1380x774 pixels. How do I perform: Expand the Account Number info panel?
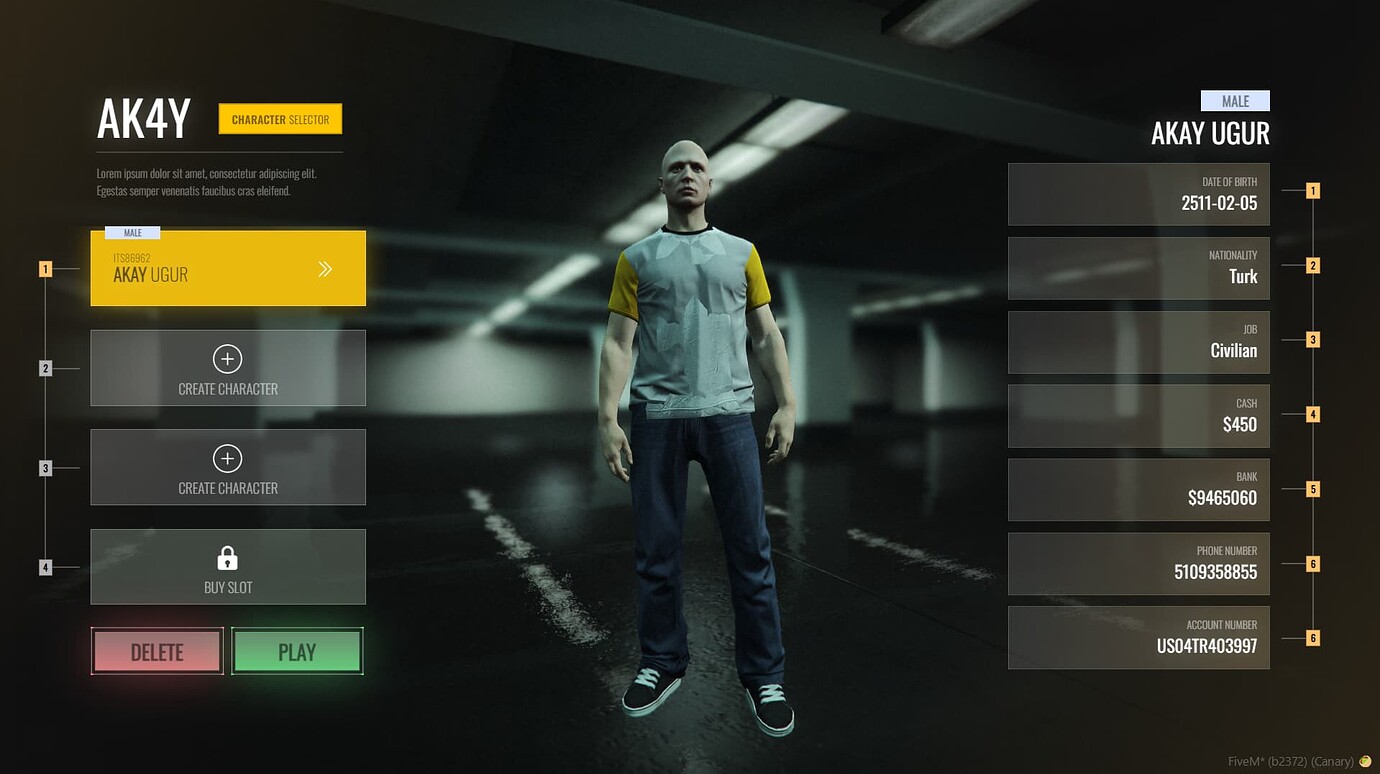[x=1138, y=636]
